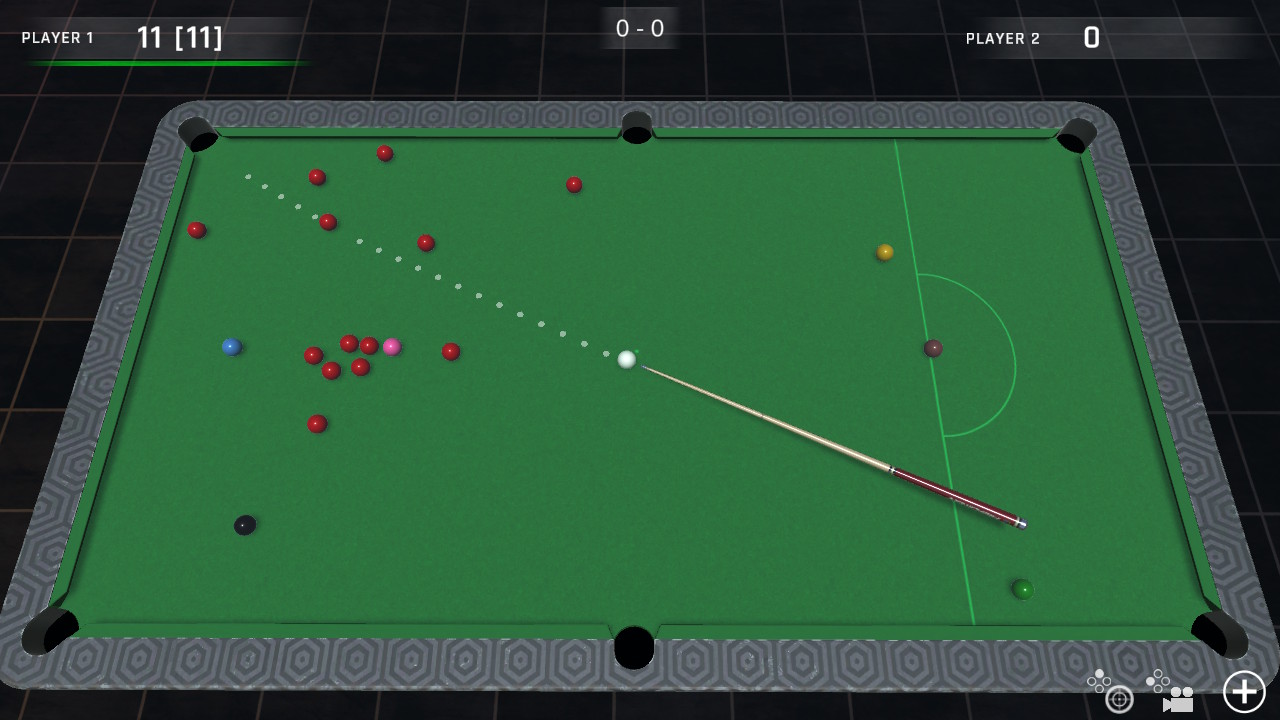1280x720 pixels.
Task: Select the gamepad glyph beside the camera
Action: coord(1160,679)
